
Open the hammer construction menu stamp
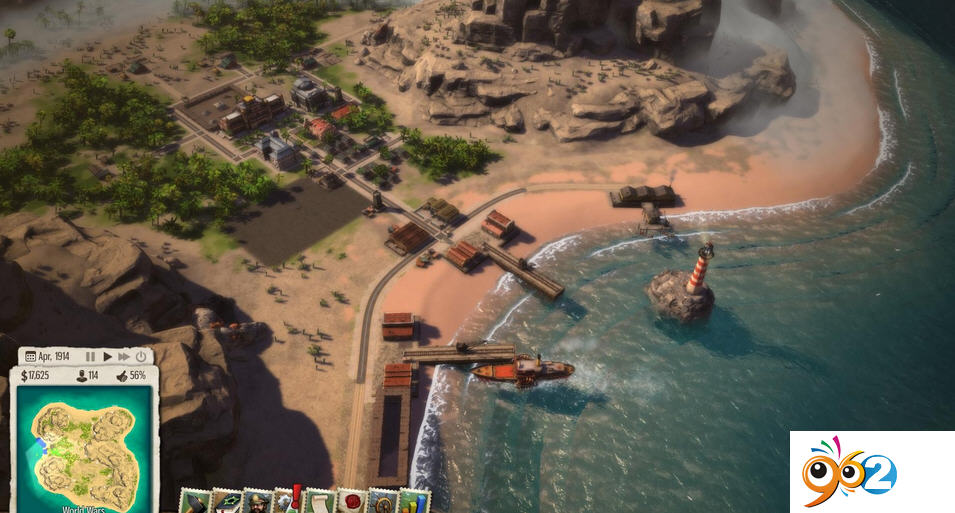click(x=194, y=502)
